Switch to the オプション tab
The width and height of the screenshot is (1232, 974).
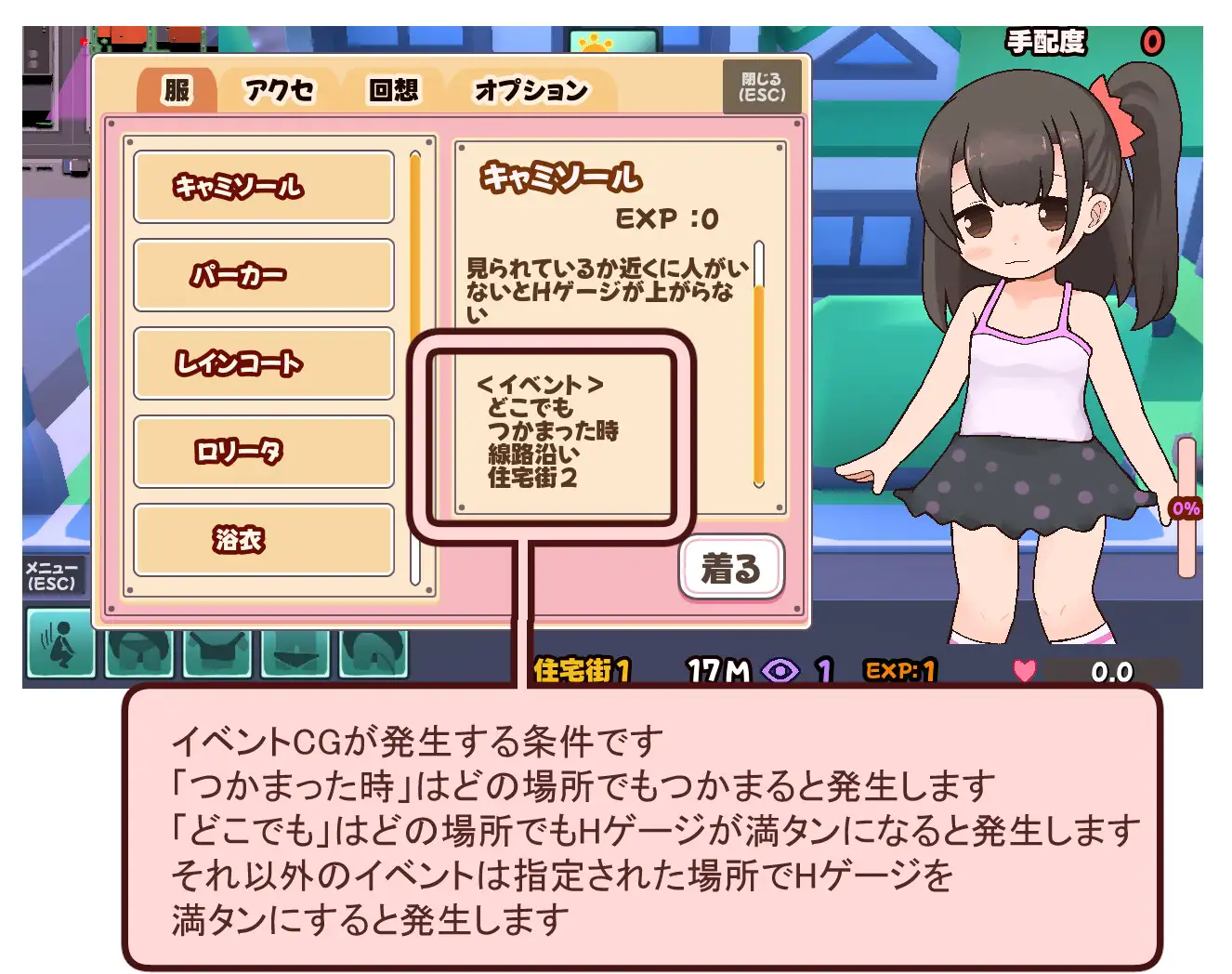(530, 90)
